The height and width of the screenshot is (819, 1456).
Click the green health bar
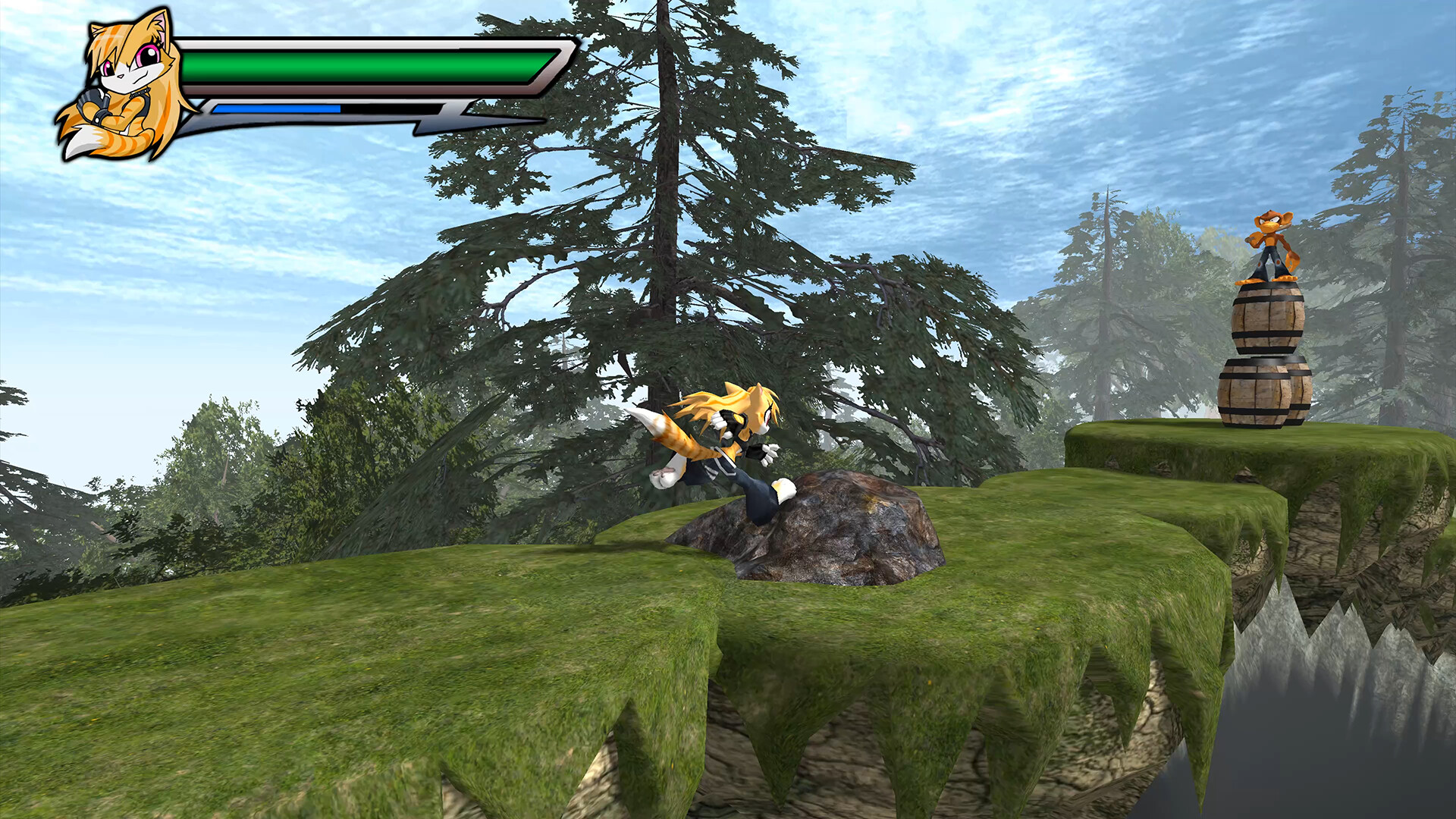(x=356, y=67)
